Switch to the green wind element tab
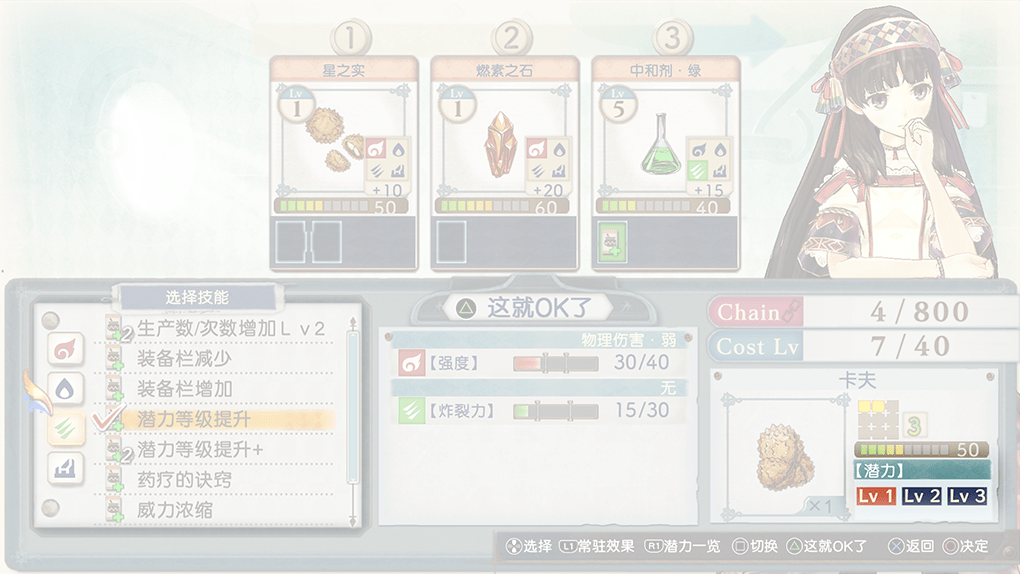Viewport: 1020px width, 574px height. [65, 428]
